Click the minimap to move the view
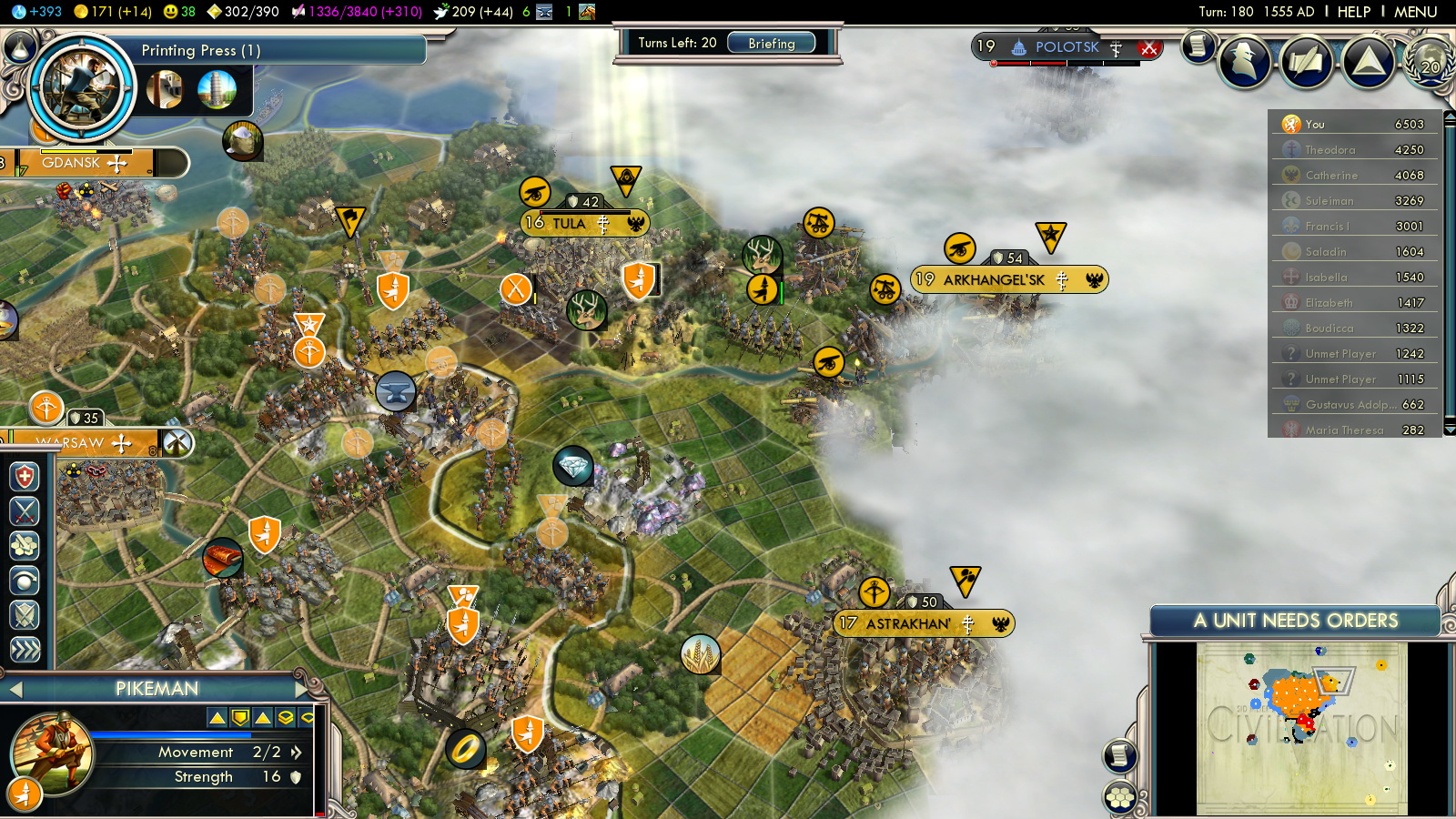This screenshot has width=1456, height=819. [1301, 728]
